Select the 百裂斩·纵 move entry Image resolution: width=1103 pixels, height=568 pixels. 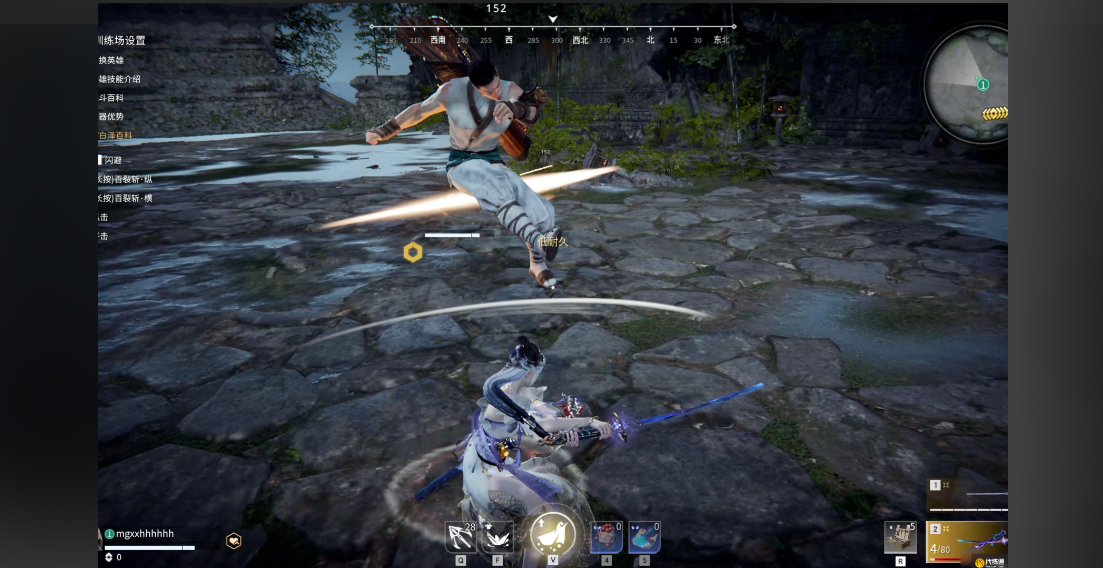tap(126, 179)
